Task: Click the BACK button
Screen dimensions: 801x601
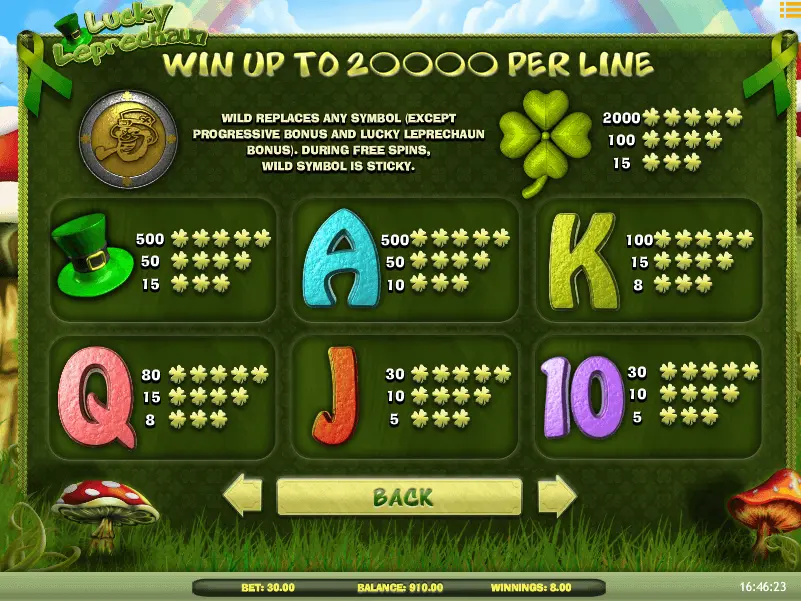Action: tap(400, 496)
